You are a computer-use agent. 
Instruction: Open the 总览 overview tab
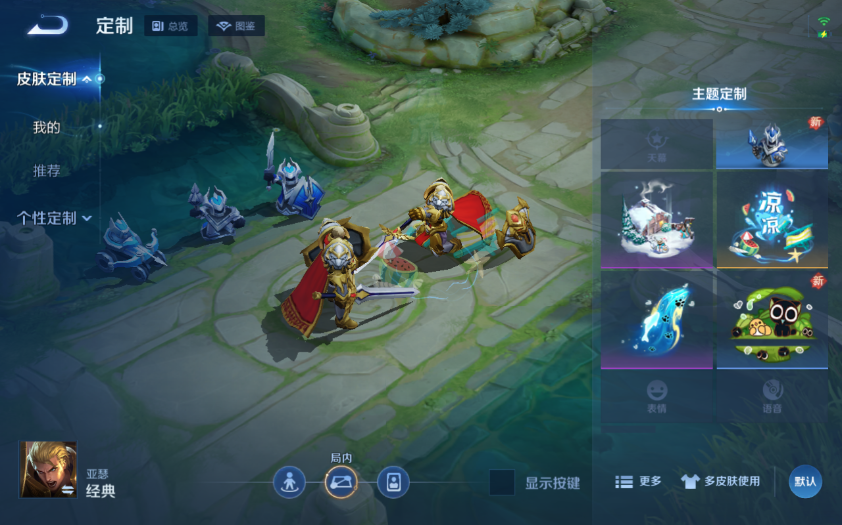[x=170, y=26]
